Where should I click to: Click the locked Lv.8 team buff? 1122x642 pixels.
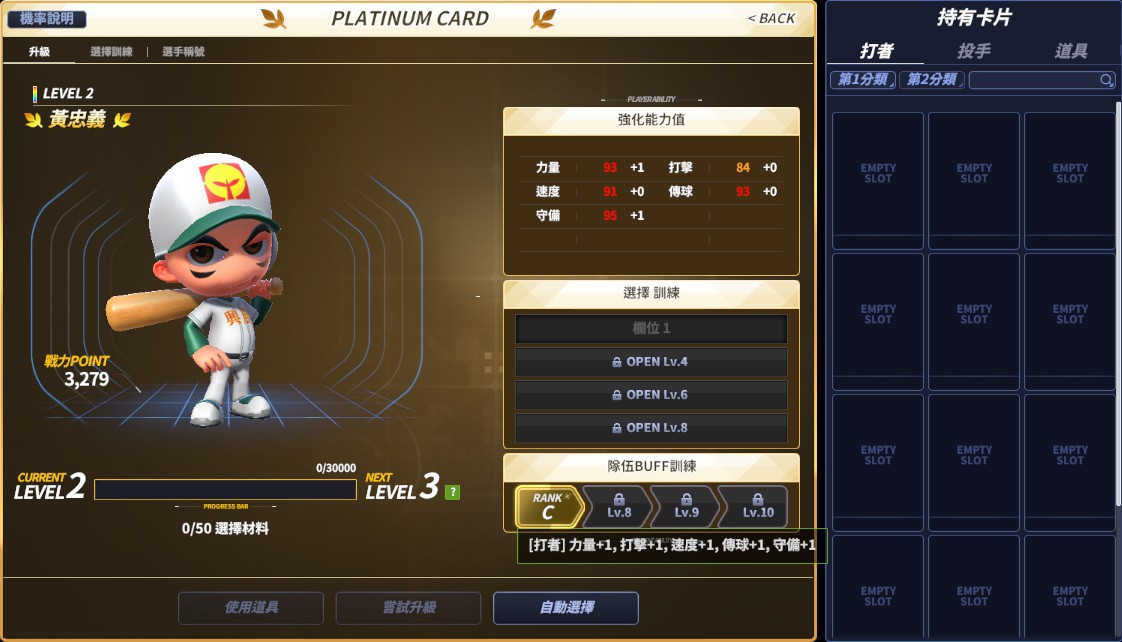(618, 507)
